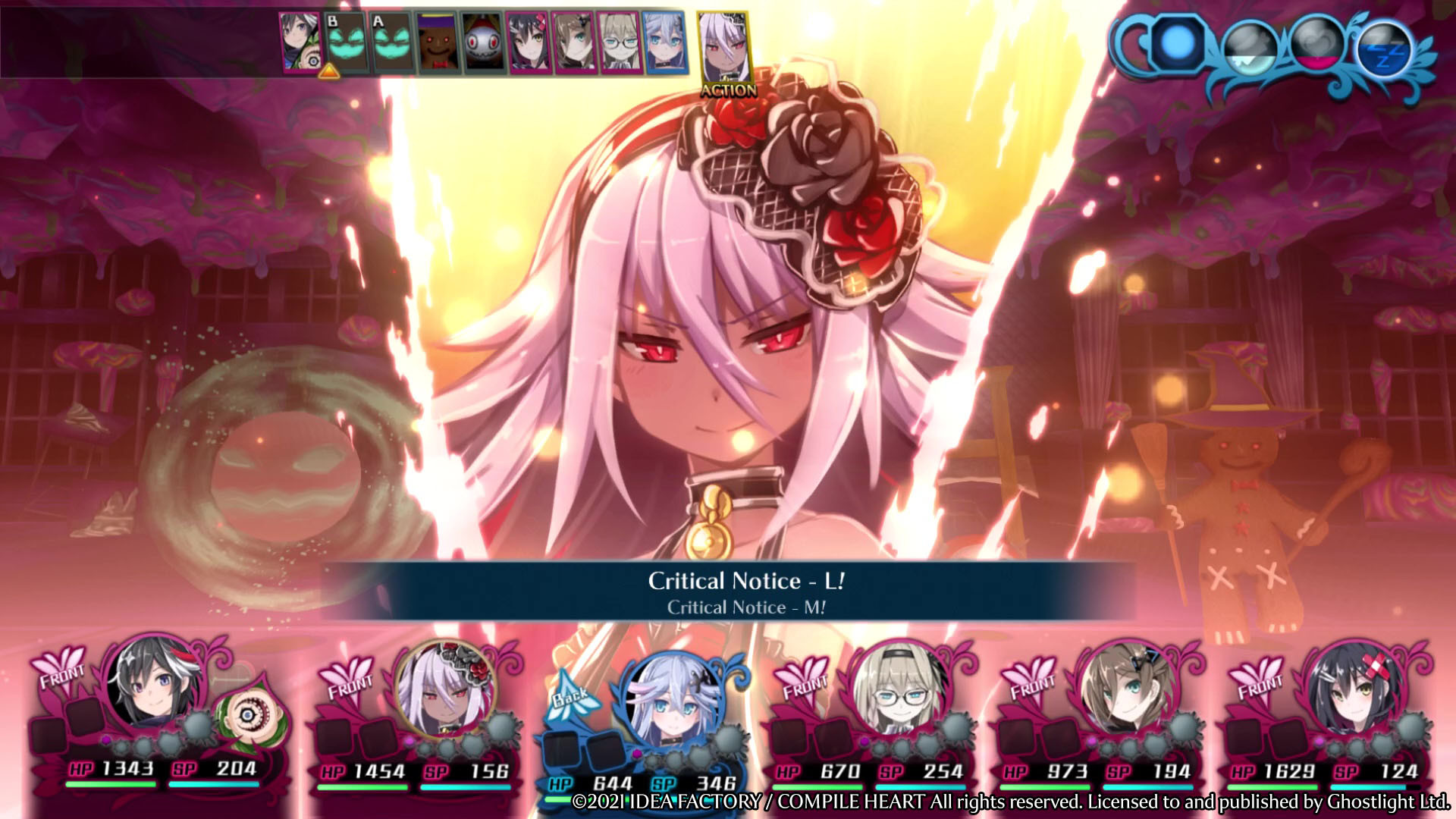Click the pink heart gauge orb

click(x=1316, y=45)
